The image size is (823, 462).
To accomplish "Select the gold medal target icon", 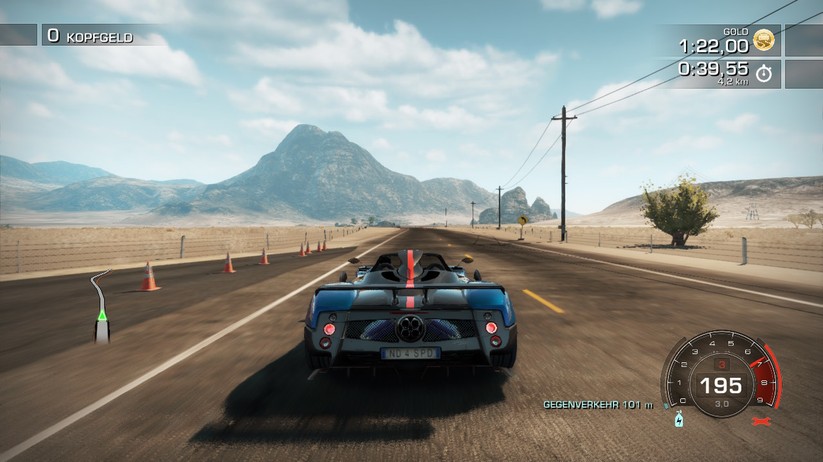I will tap(764, 41).
